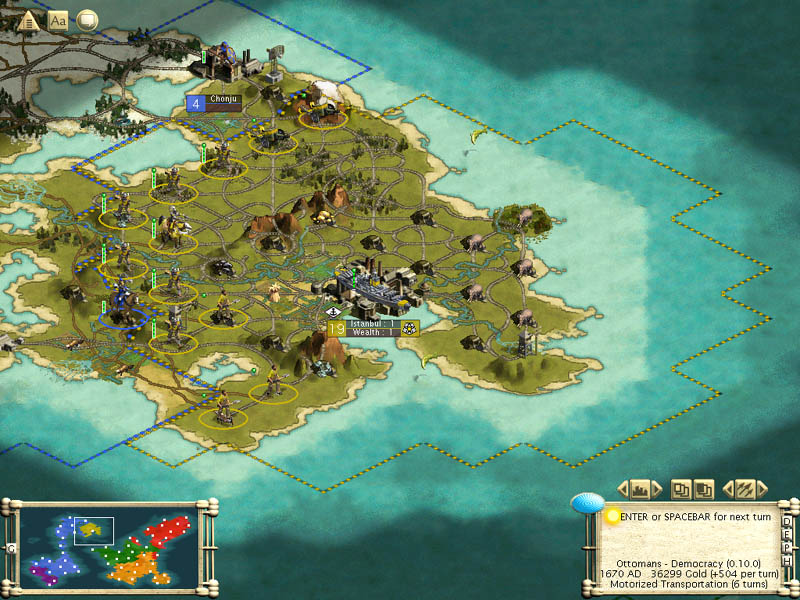Screen dimensions: 800x600
Task: Click the dark overlapping squares button
Action: tap(703, 489)
